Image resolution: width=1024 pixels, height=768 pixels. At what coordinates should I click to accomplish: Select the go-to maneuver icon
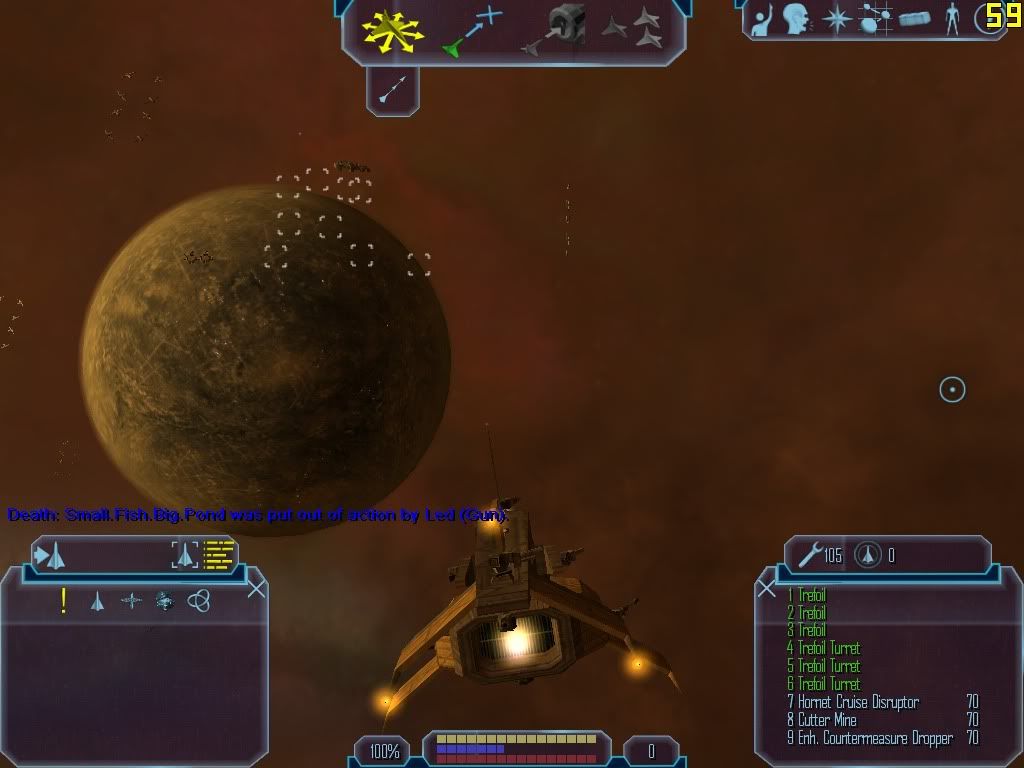point(471,30)
